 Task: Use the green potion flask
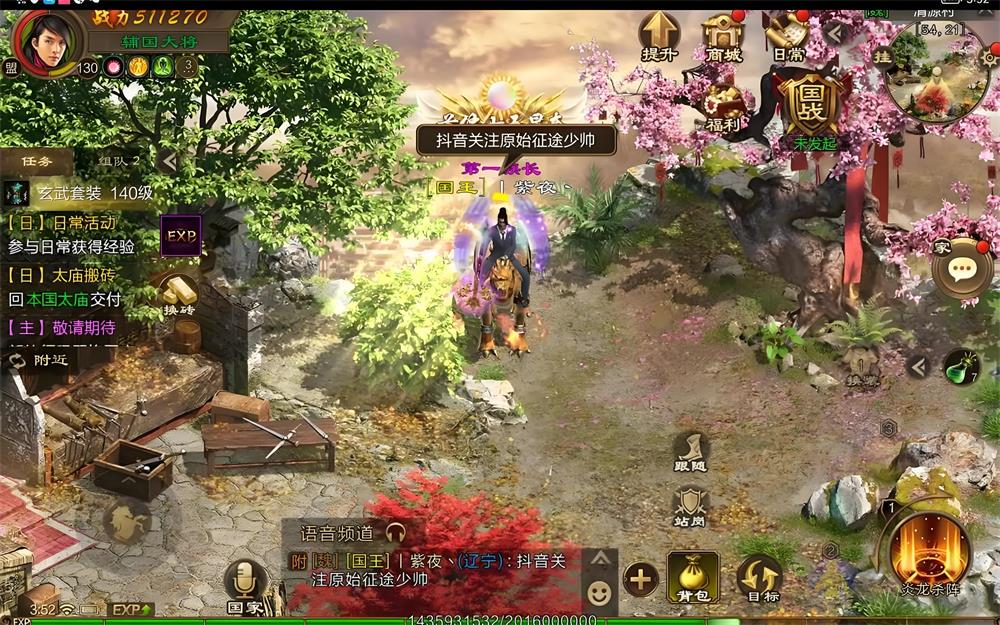point(962,366)
